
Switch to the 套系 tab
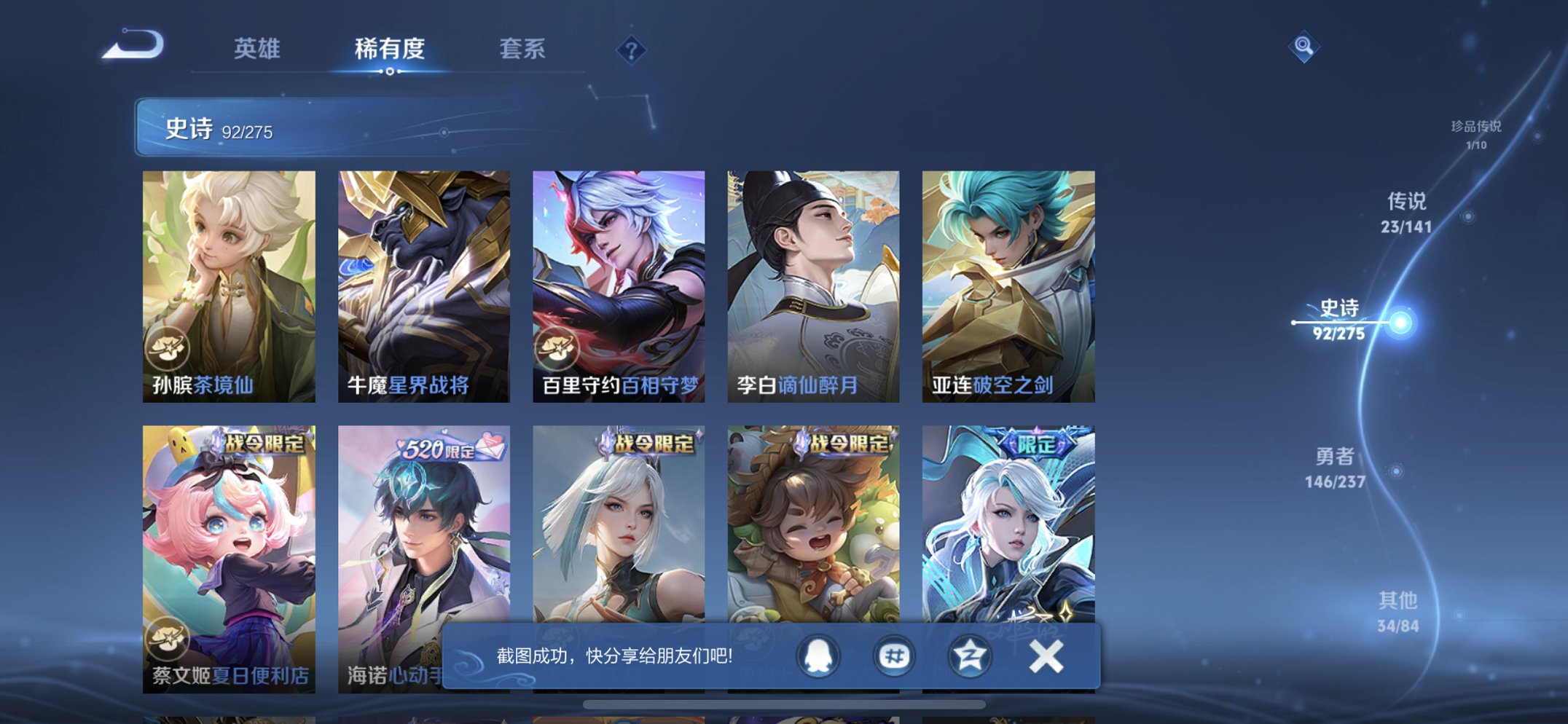523,50
